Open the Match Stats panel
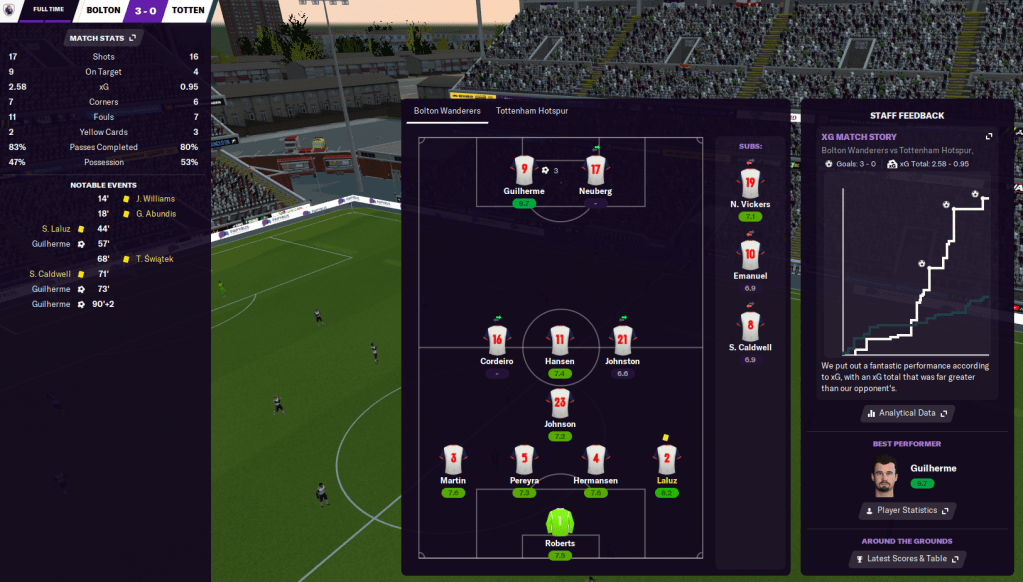 (x=102, y=38)
